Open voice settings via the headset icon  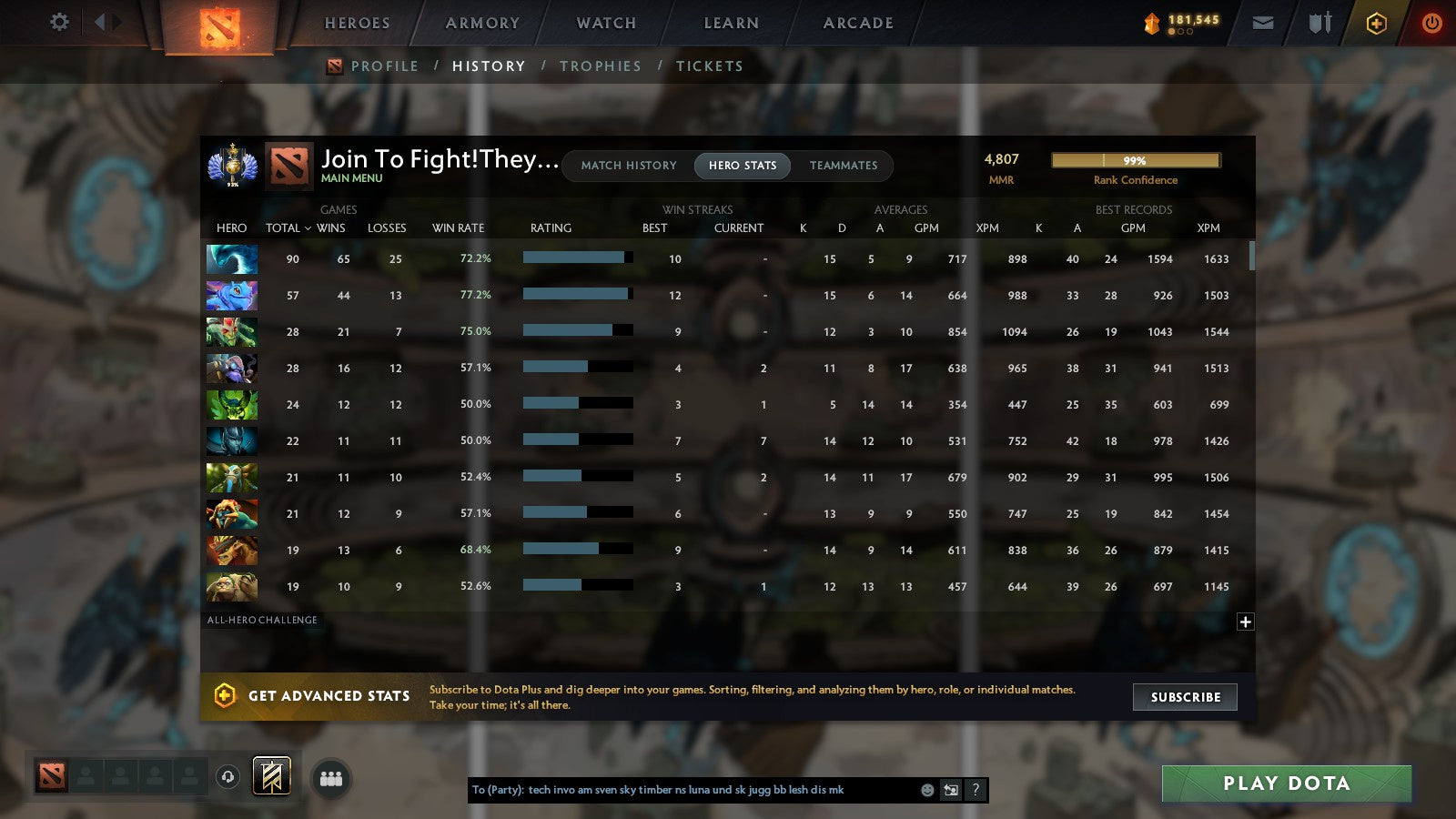tap(229, 776)
